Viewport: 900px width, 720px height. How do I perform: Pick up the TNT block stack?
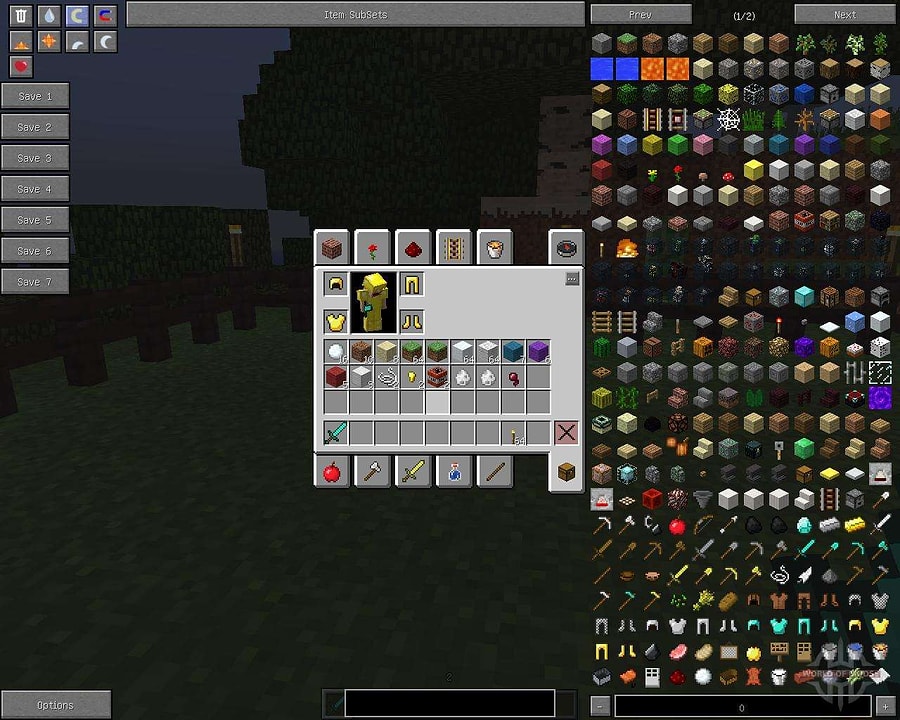coord(436,377)
